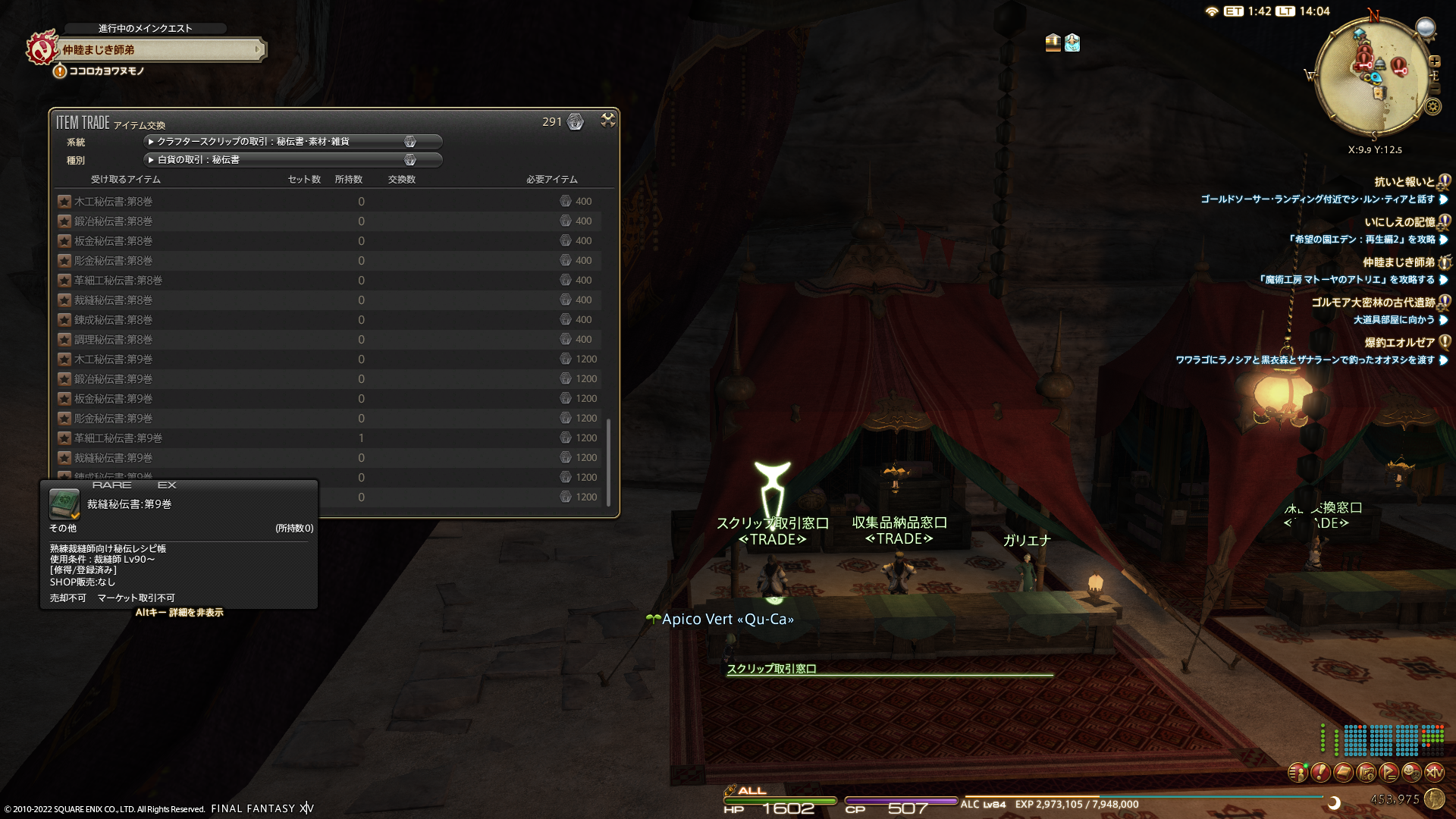Pick the 調理秘伝書:第8巻 trade item
Image resolution: width=1456 pixels, height=819 pixels.
click(x=114, y=340)
